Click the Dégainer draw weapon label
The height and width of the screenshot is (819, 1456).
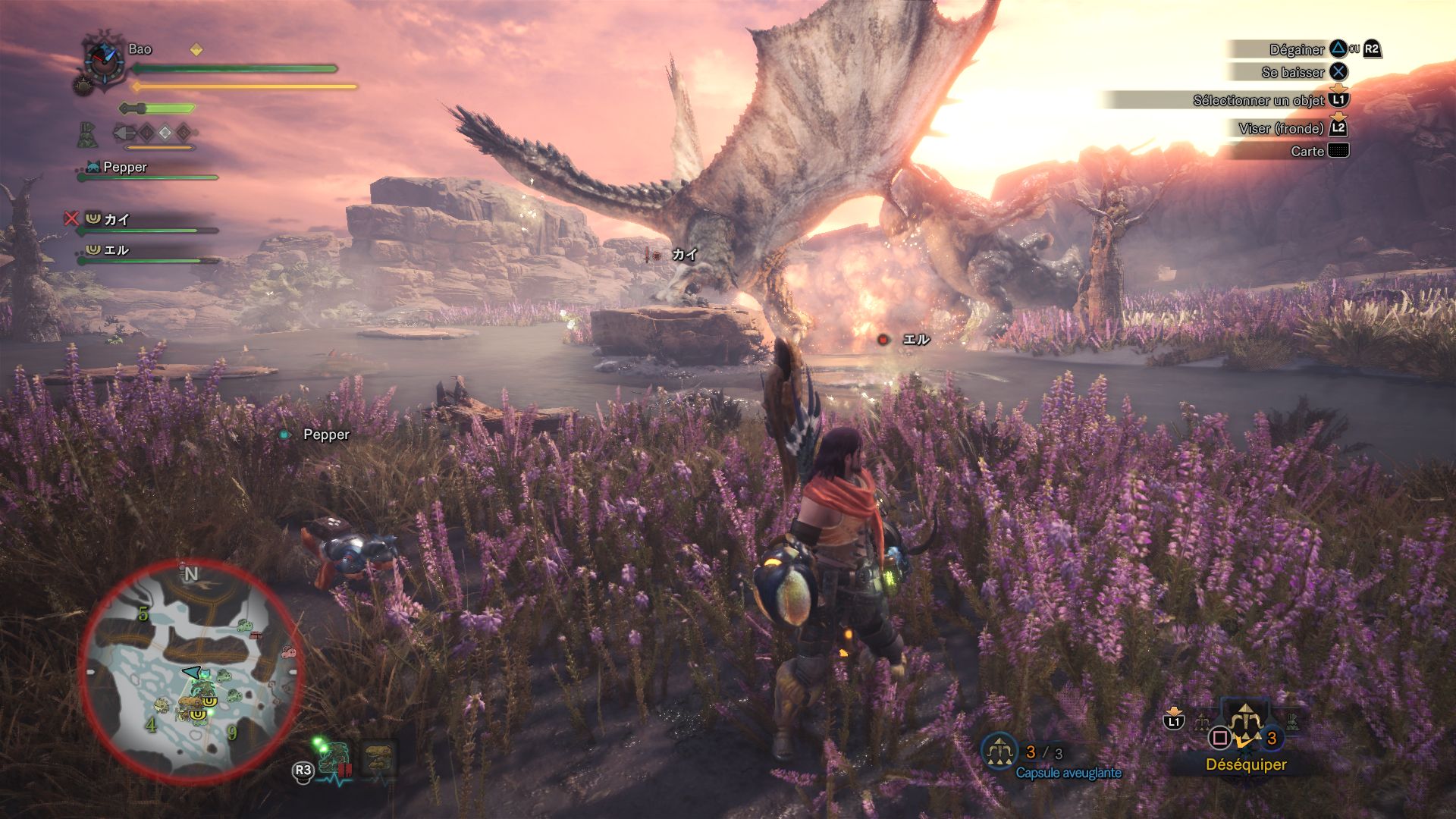coord(1297,50)
